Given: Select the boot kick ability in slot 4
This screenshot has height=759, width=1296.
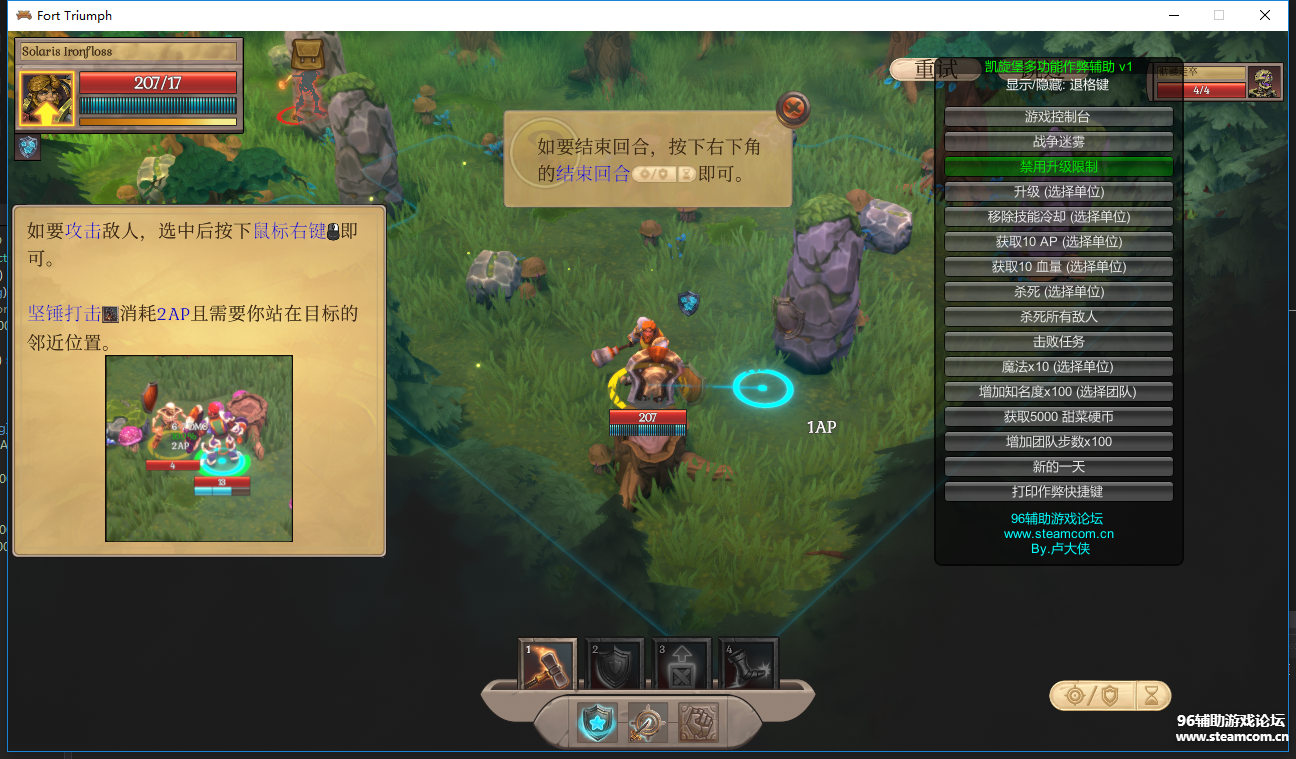Looking at the screenshot, I should pos(748,665).
